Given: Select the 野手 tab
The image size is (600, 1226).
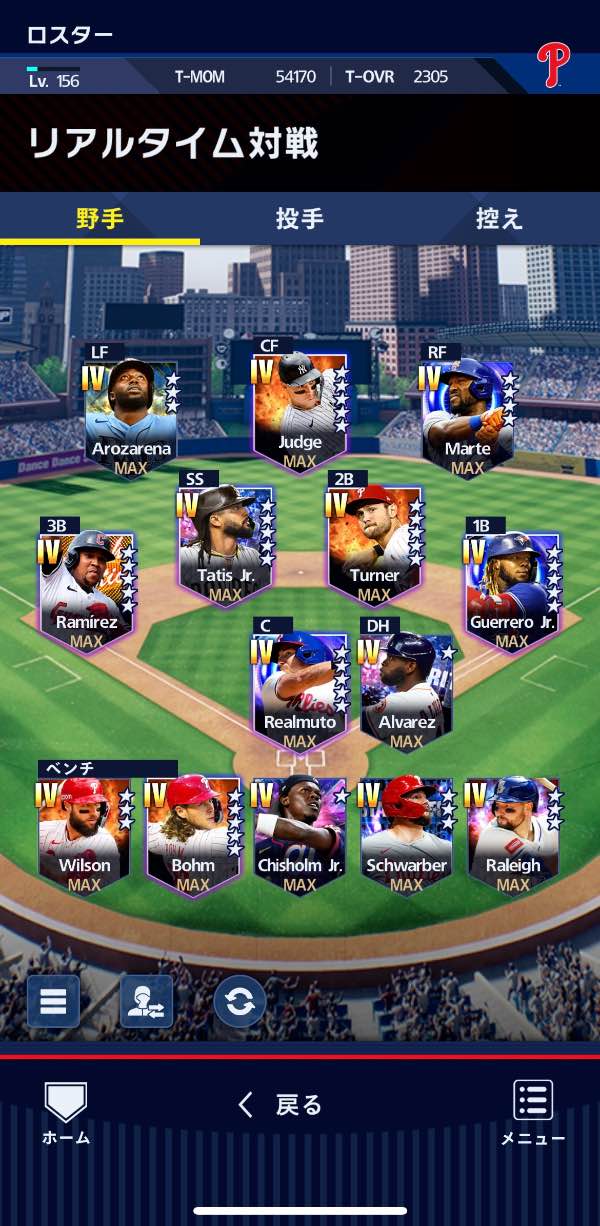Looking at the screenshot, I should tap(100, 218).
